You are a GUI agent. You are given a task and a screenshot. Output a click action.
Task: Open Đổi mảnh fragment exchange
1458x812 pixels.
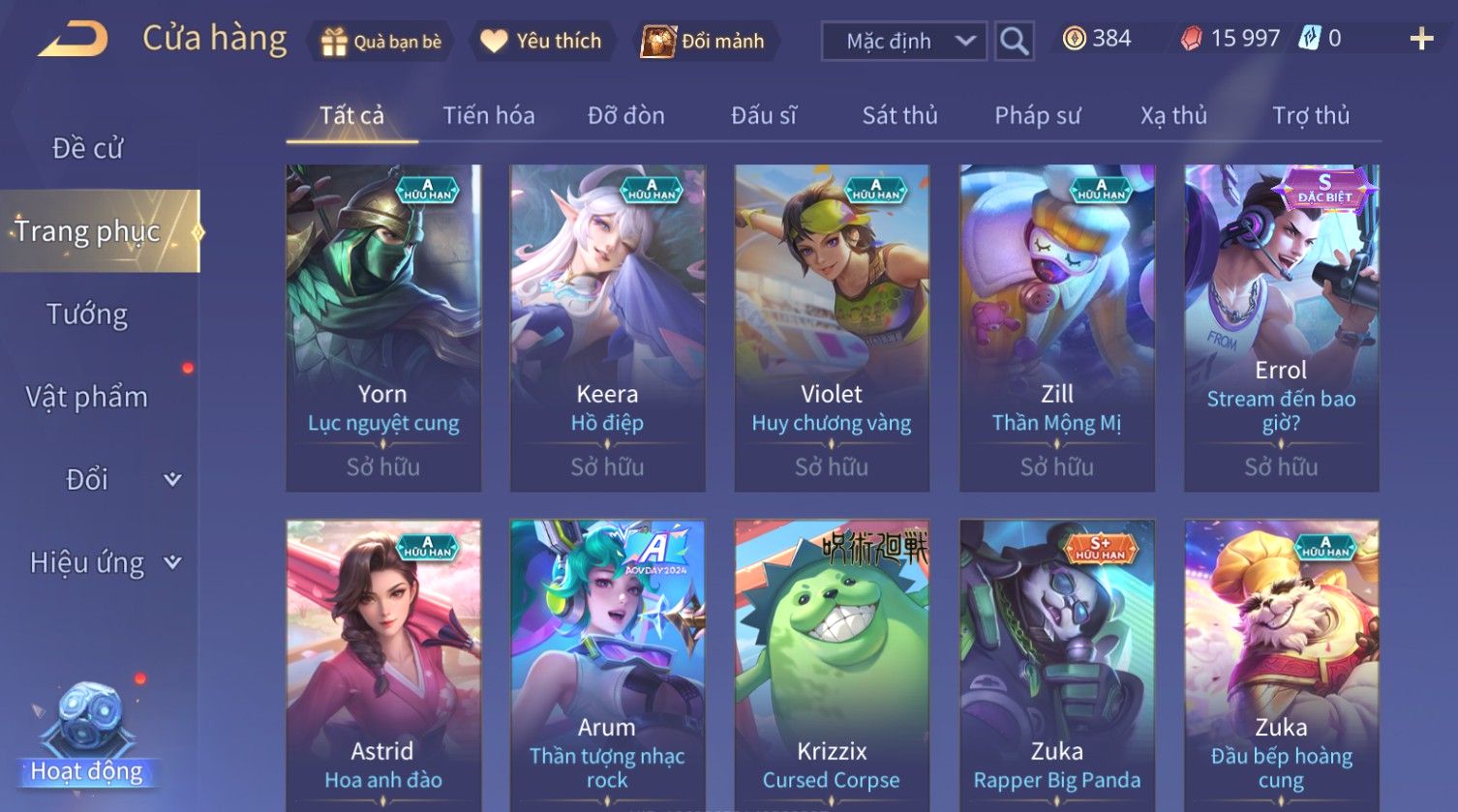pos(704,42)
